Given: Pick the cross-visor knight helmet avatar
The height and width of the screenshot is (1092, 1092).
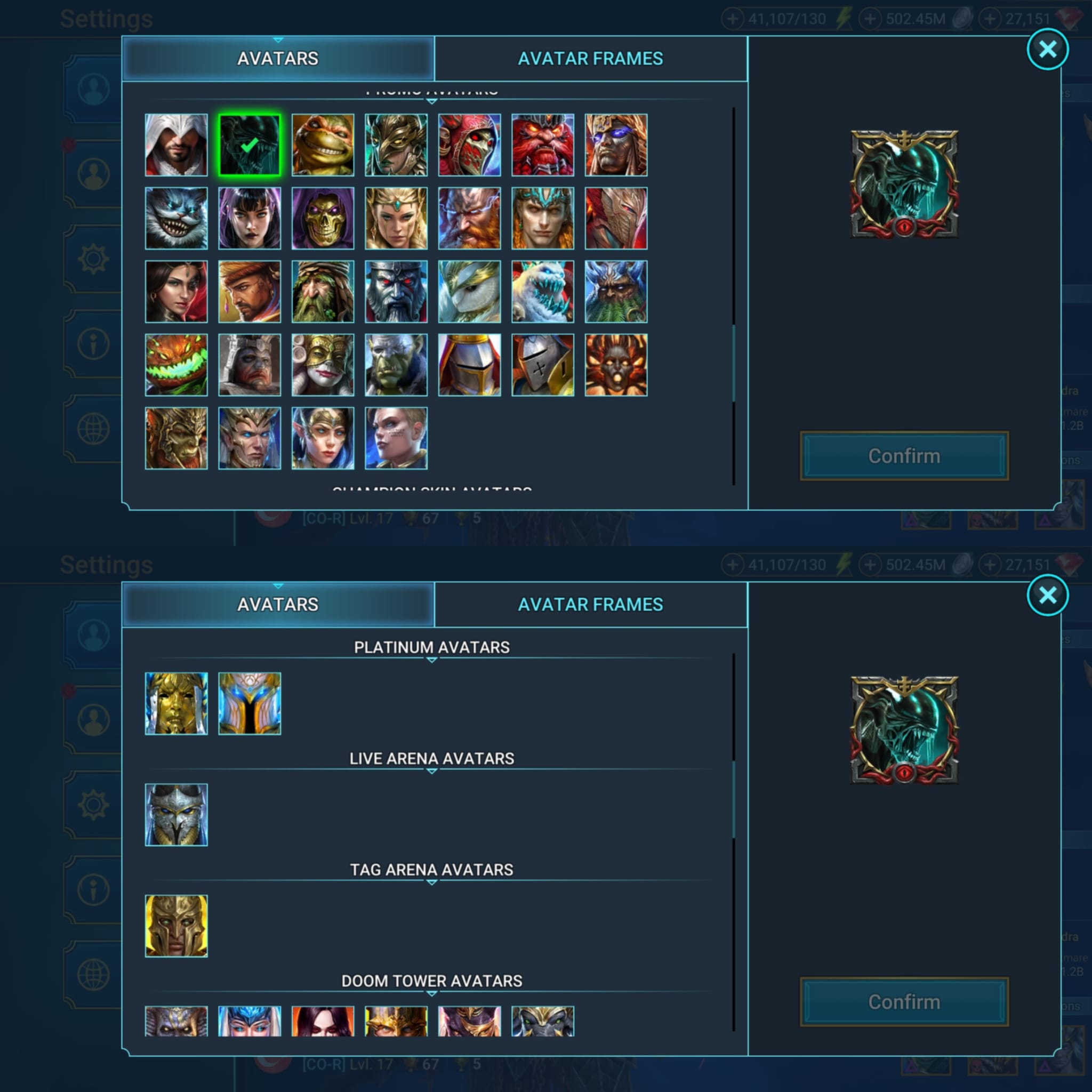Looking at the screenshot, I should [x=543, y=365].
